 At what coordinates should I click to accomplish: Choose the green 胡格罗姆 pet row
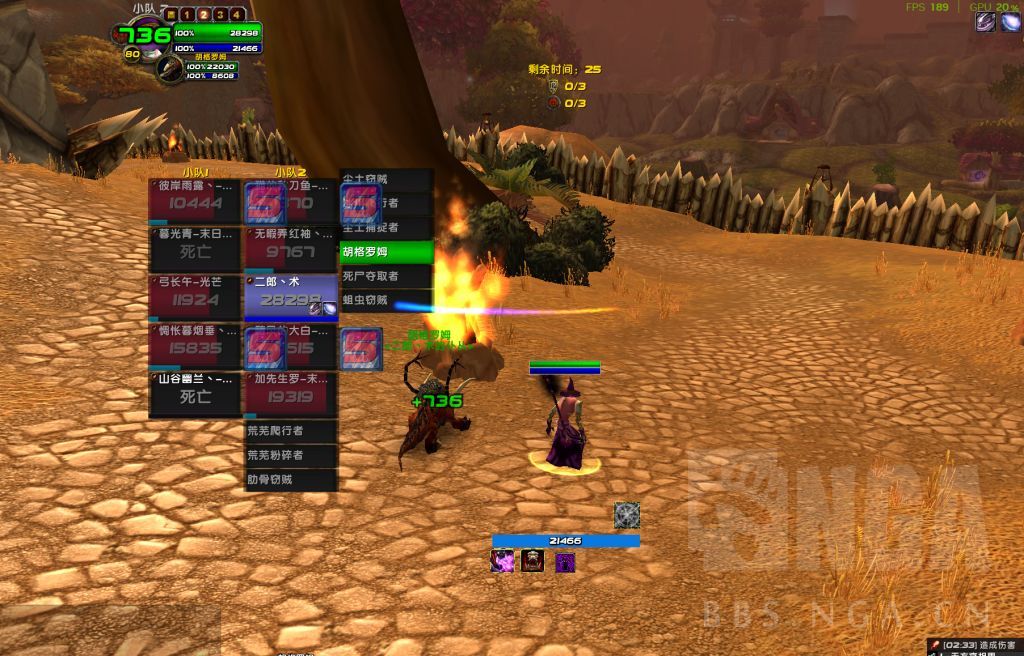(x=387, y=252)
